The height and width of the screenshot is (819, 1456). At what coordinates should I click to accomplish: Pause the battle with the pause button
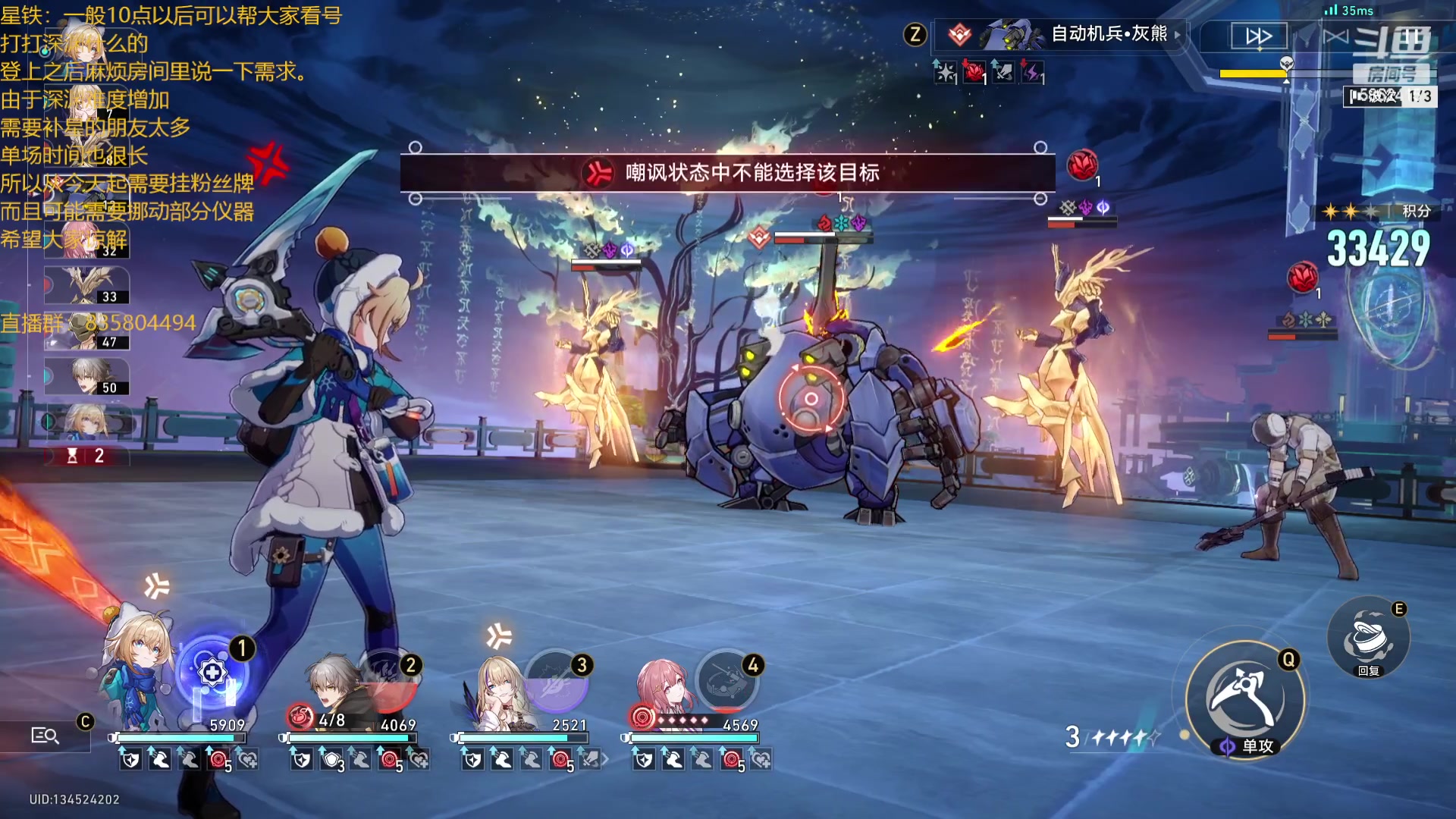click(x=1411, y=36)
